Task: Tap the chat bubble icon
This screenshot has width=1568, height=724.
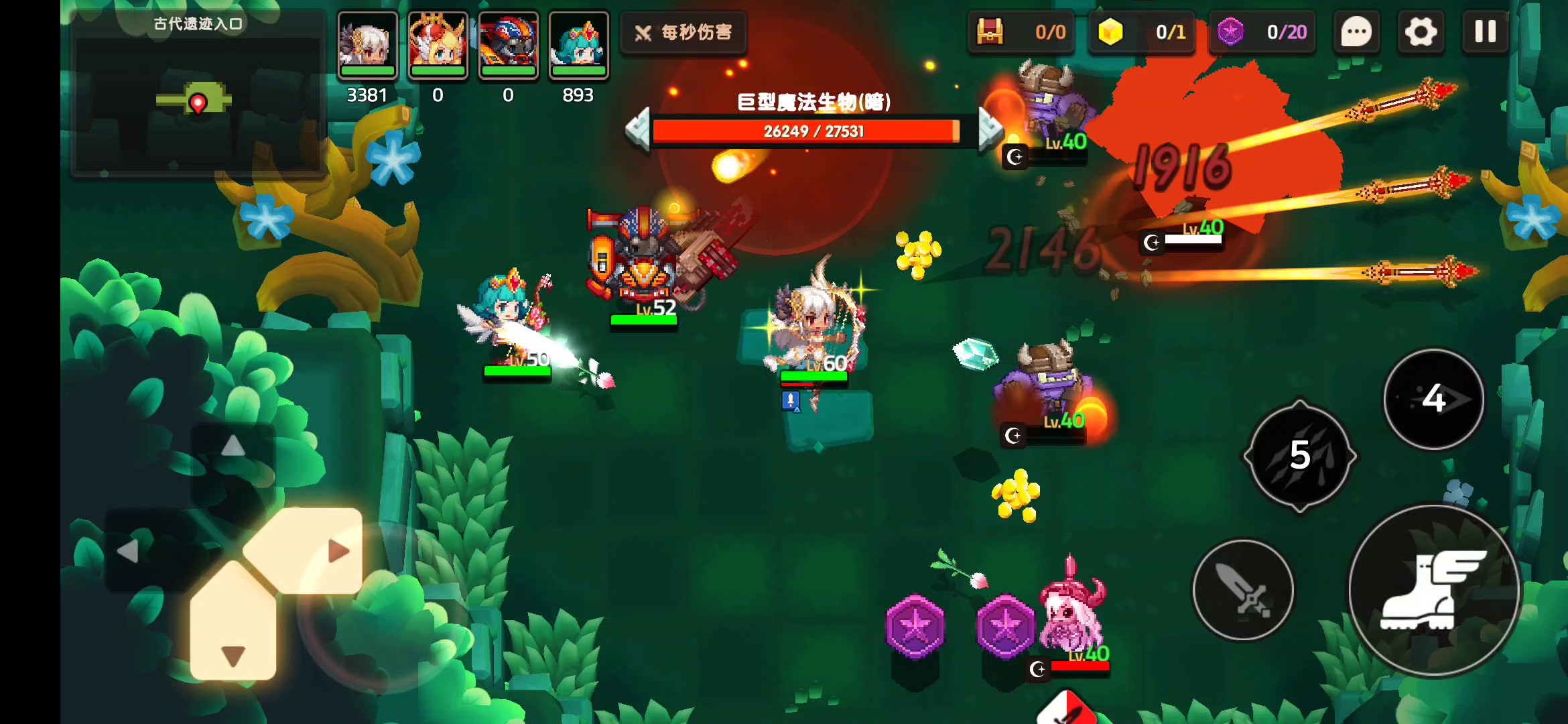Action: pyautogui.click(x=1356, y=32)
